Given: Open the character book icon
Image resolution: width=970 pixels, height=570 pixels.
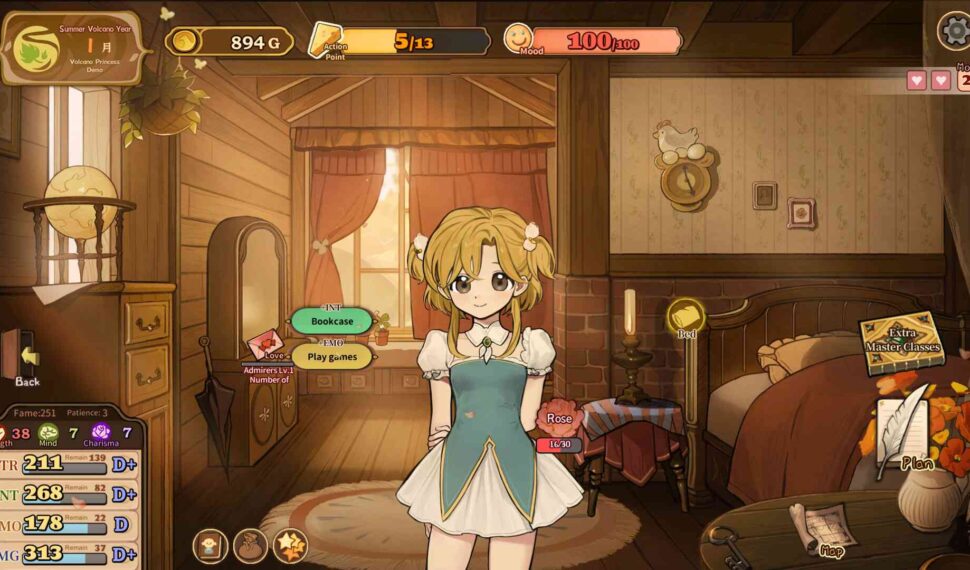Looking at the screenshot, I should pos(209,545).
